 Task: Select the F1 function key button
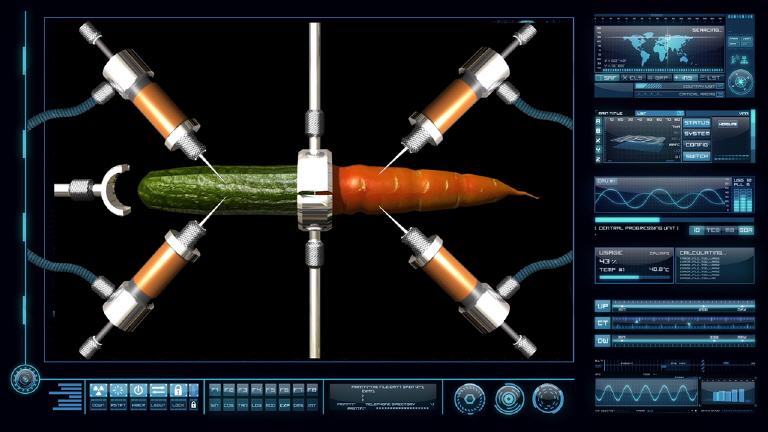click(x=215, y=388)
